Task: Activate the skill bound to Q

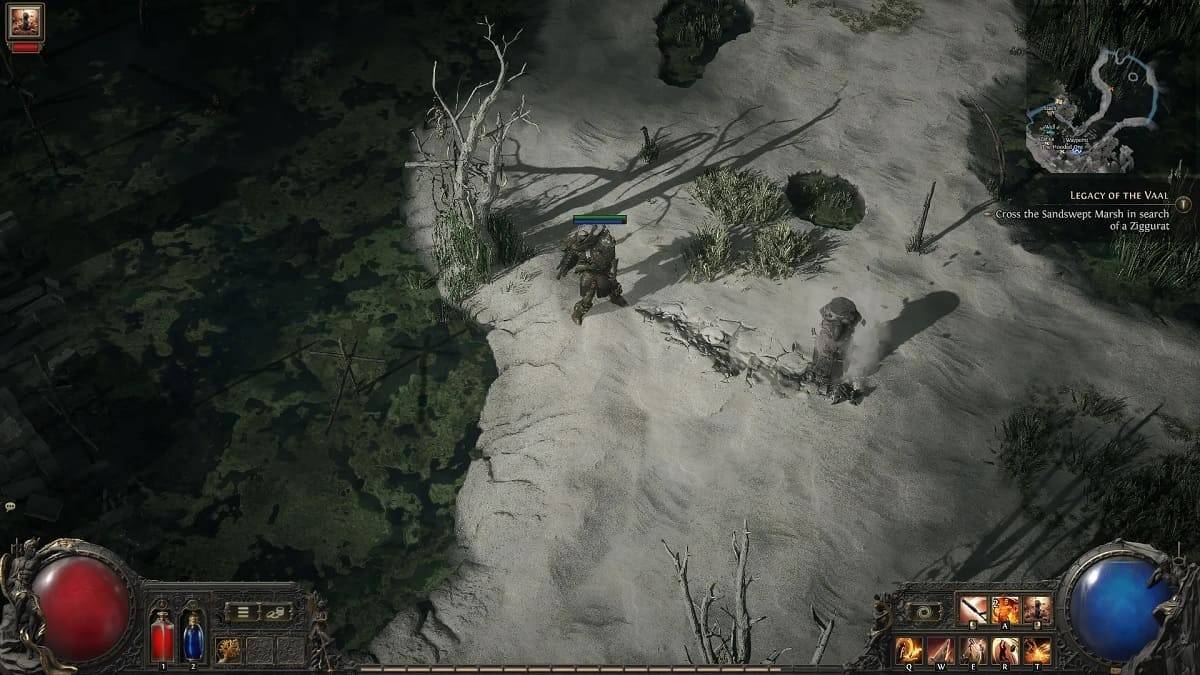Action: [909, 650]
